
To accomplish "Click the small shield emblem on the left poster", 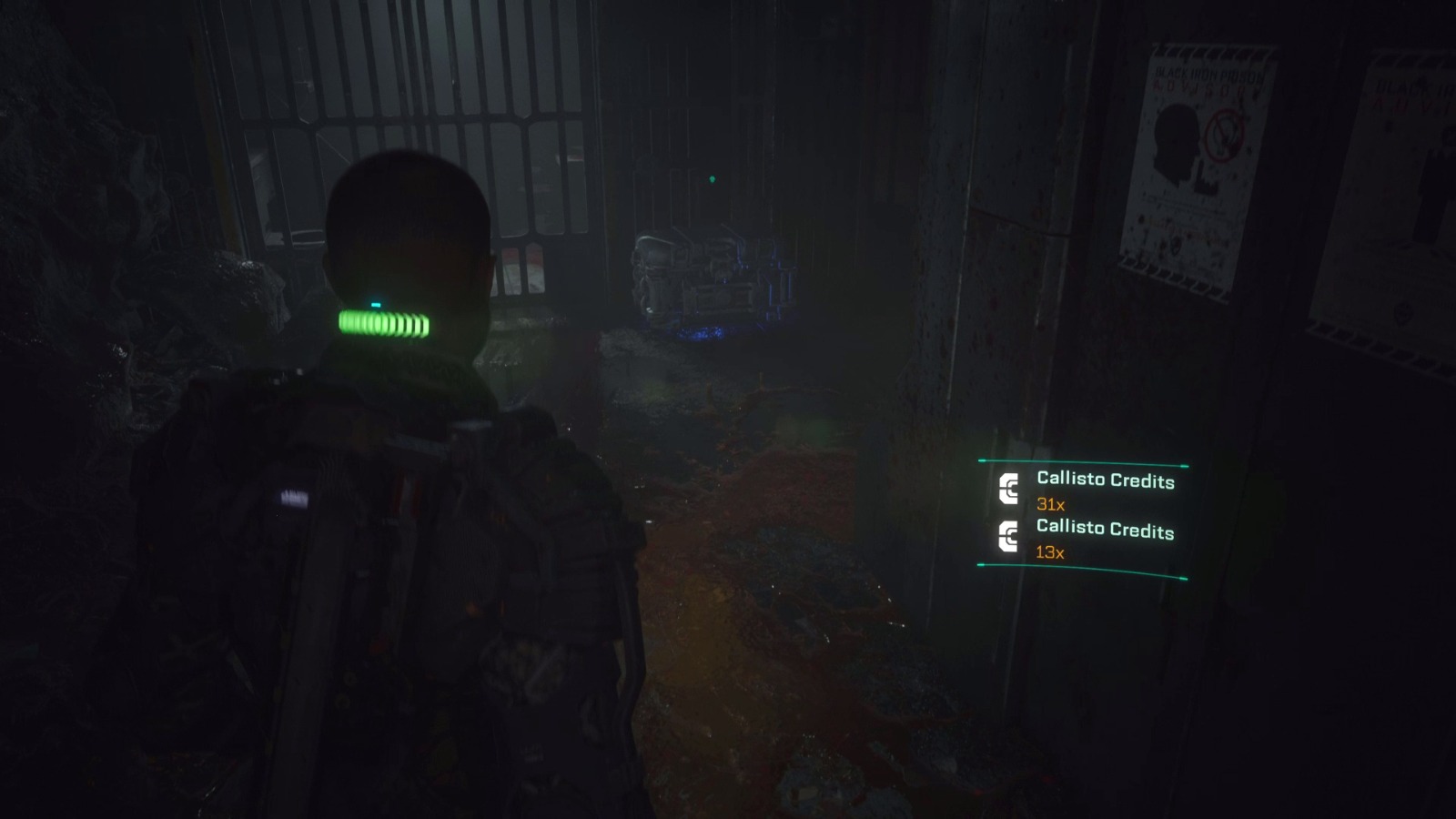I will click(x=1174, y=246).
